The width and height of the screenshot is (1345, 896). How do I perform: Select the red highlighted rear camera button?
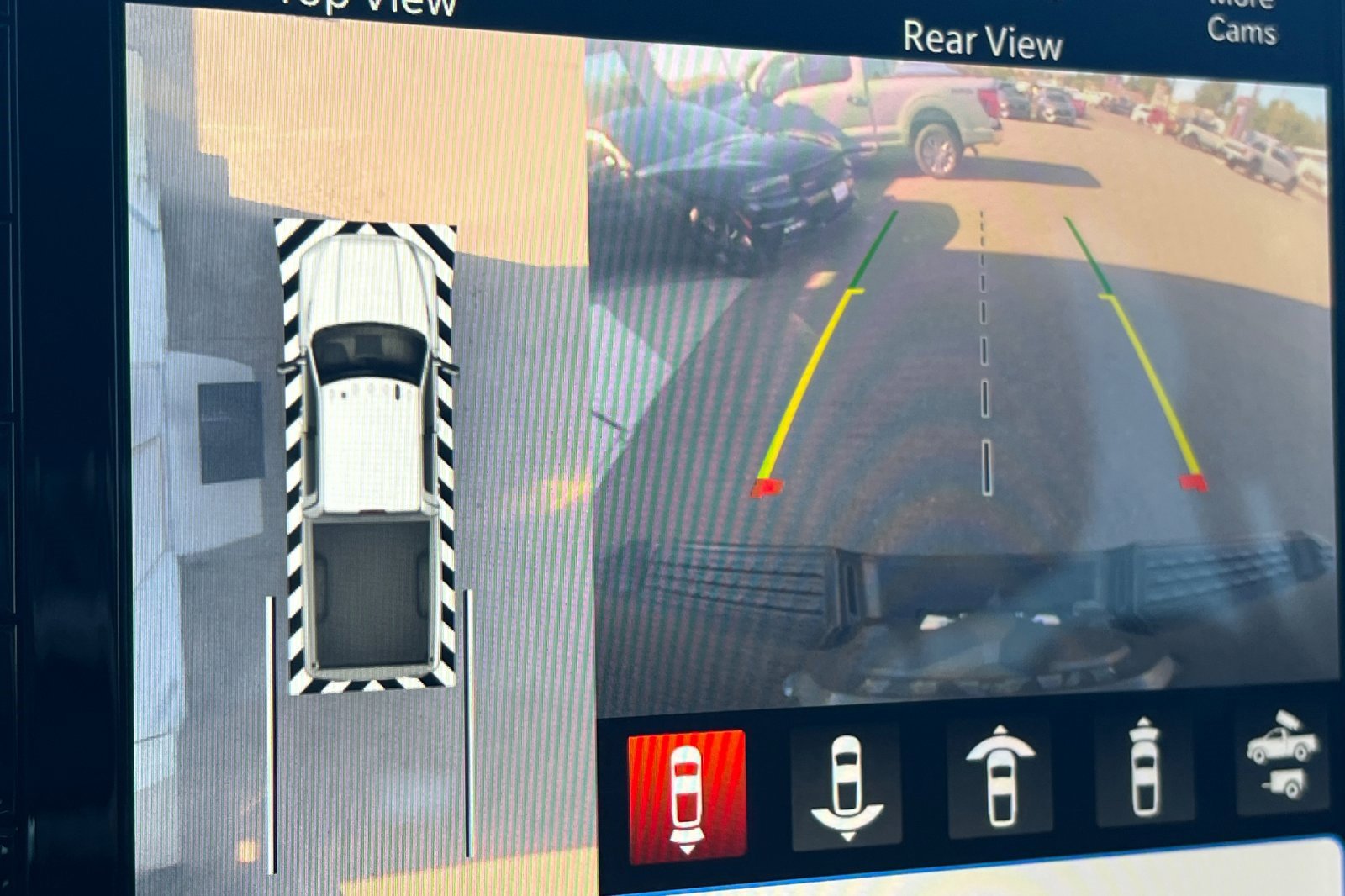click(x=687, y=794)
